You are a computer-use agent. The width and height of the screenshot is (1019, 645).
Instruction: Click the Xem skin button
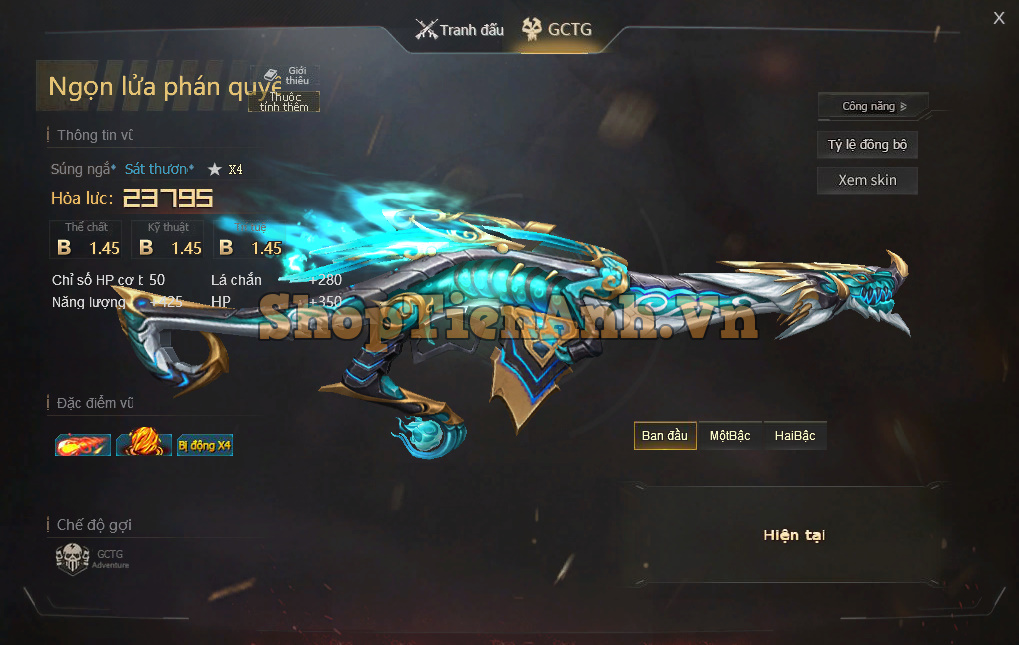(867, 181)
